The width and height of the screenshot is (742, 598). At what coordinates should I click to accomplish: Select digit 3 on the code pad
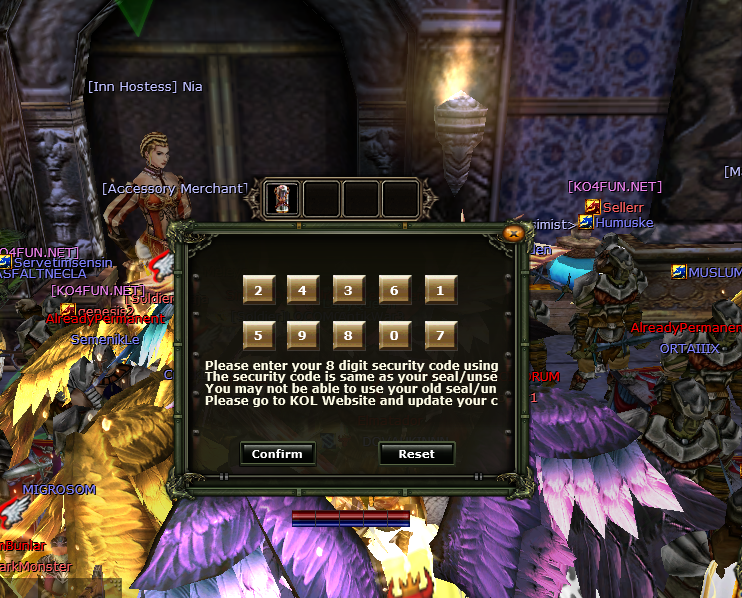coord(349,290)
